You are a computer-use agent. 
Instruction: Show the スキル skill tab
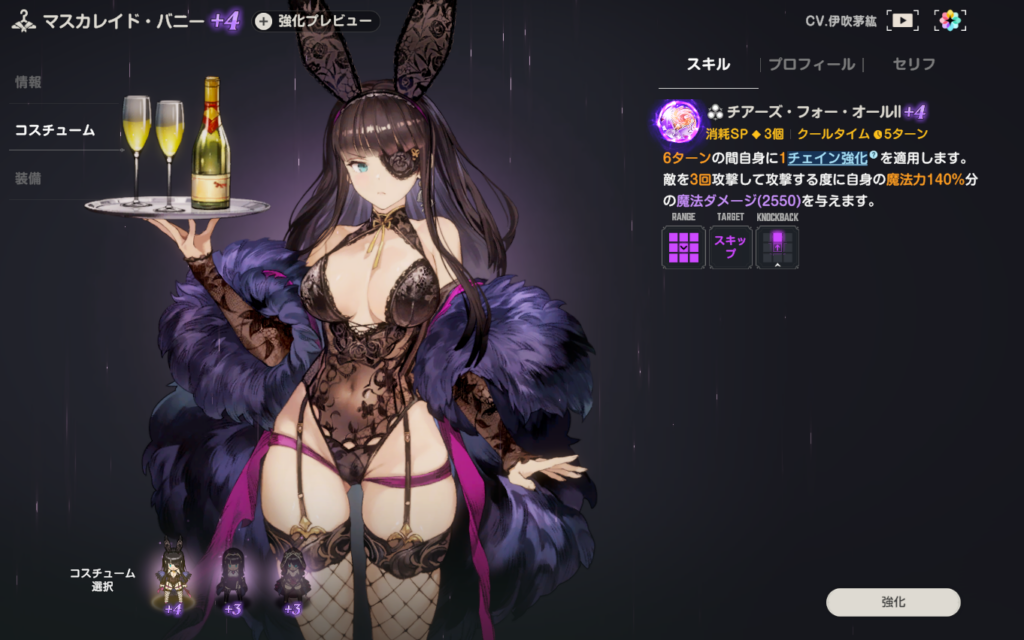tap(708, 65)
